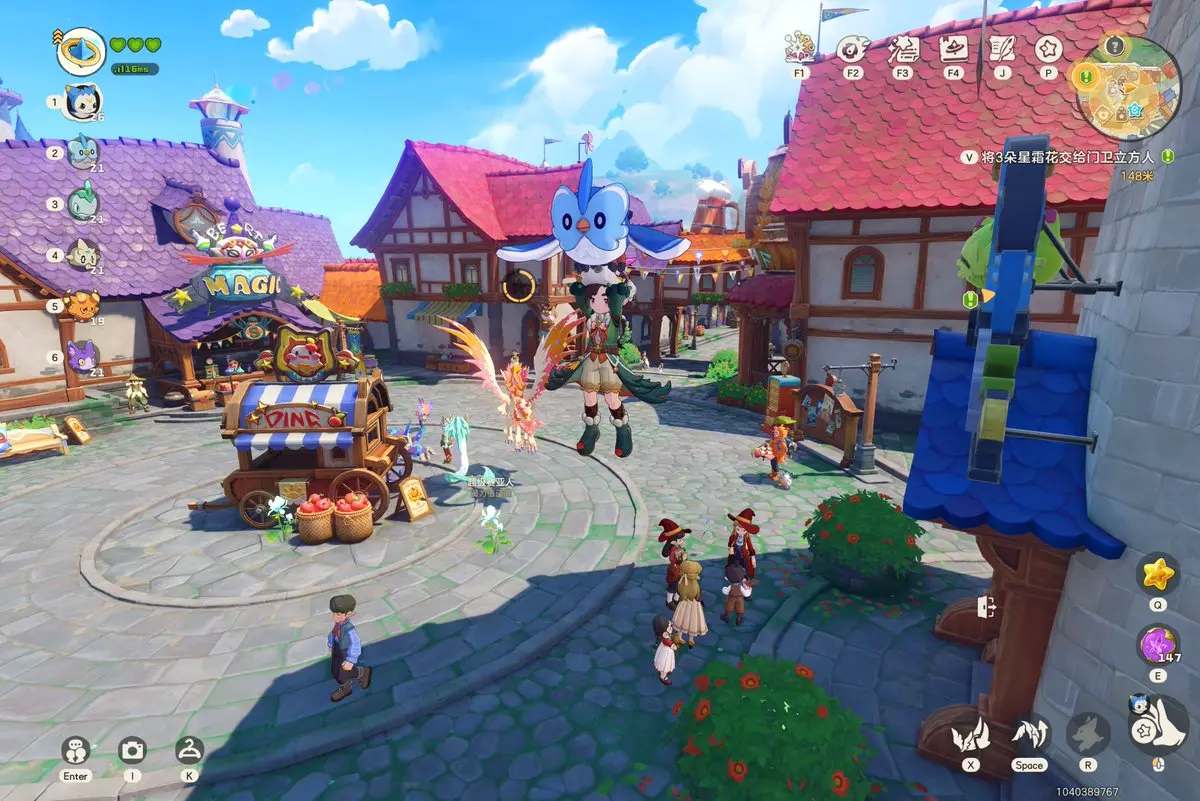
Task: Open the star badge icon labeled P
Action: click(1048, 48)
